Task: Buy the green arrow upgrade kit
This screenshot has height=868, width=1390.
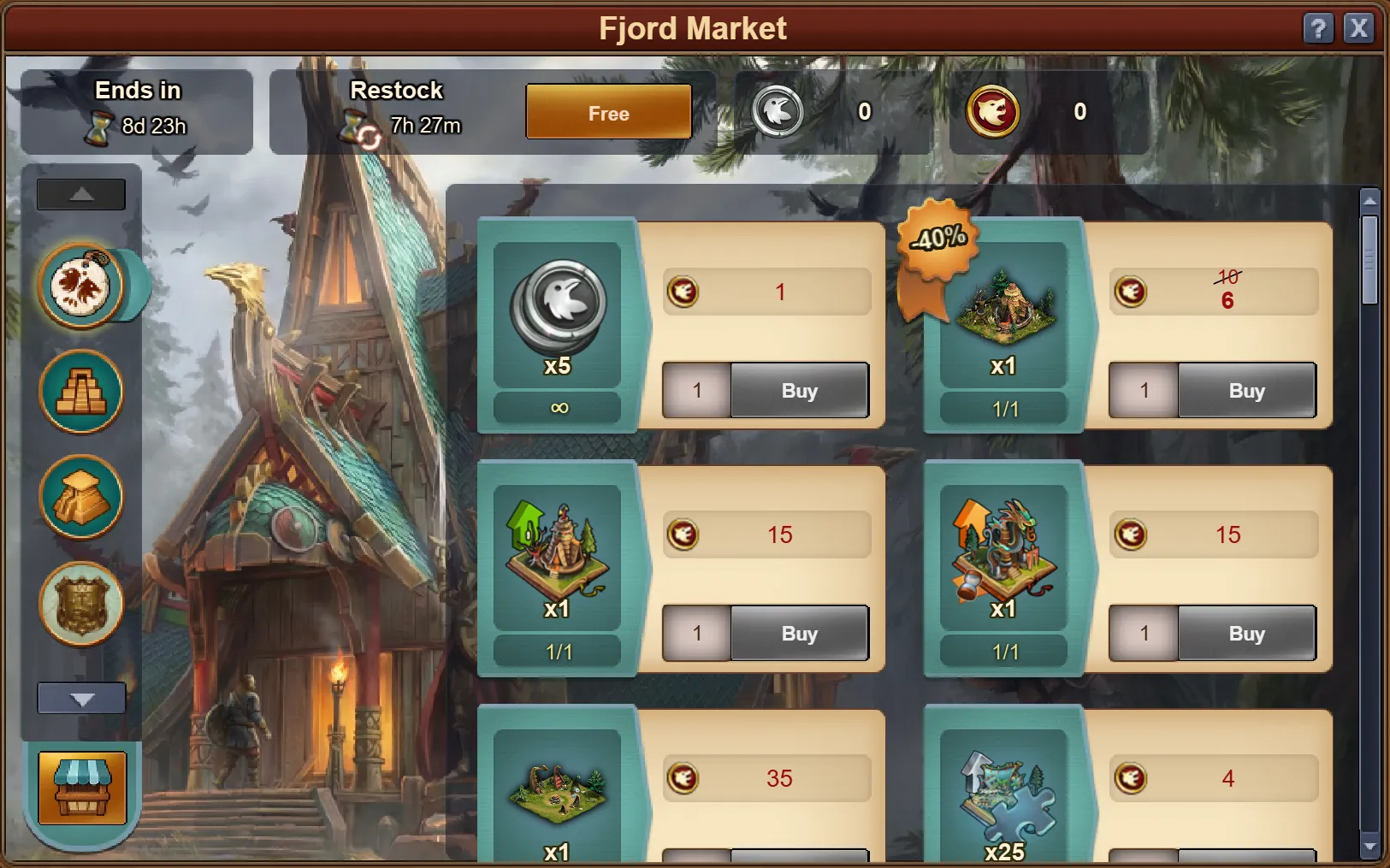Action: (799, 634)
